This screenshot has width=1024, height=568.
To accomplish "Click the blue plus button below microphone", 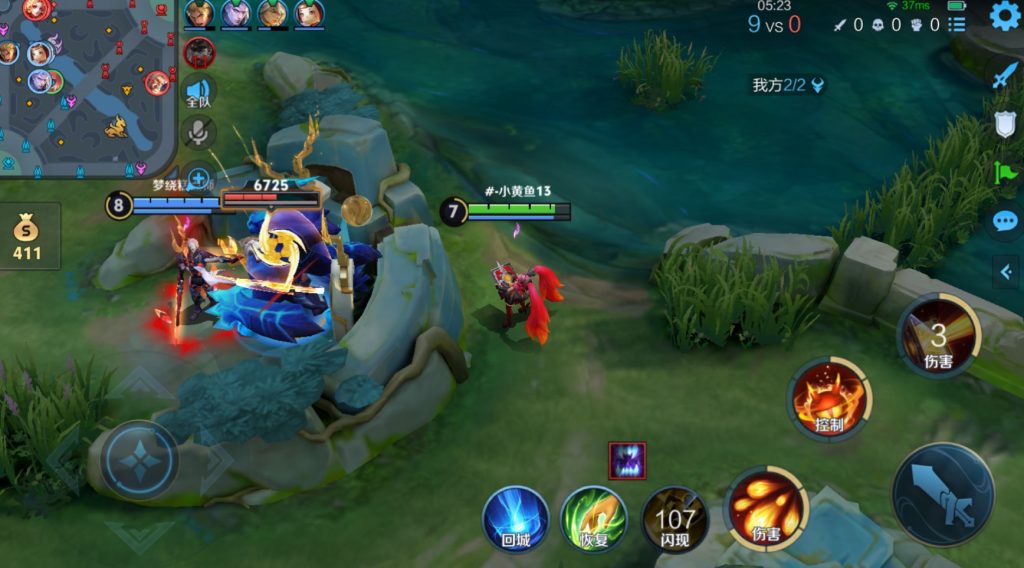I will tap(199, 180).
